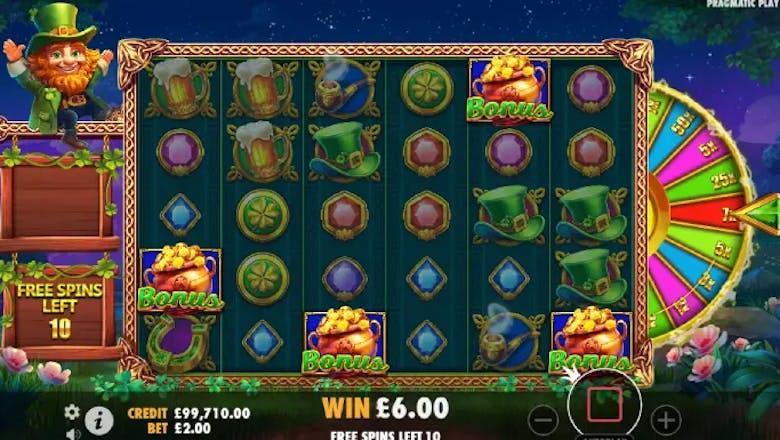Viewport: 780px width, 440px height.
Task: Toggle the sound speaker icon
Action: (72, 434)
